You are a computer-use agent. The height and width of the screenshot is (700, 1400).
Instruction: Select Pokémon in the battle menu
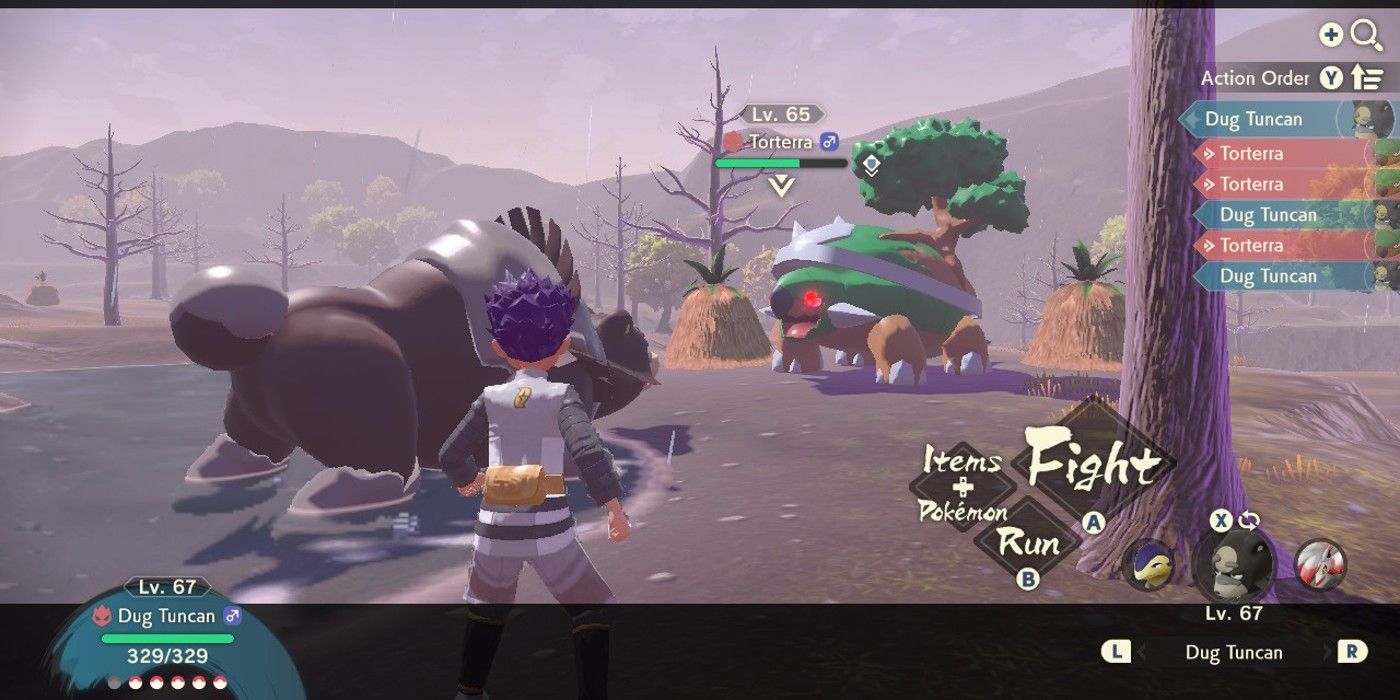tap(962, 511)
